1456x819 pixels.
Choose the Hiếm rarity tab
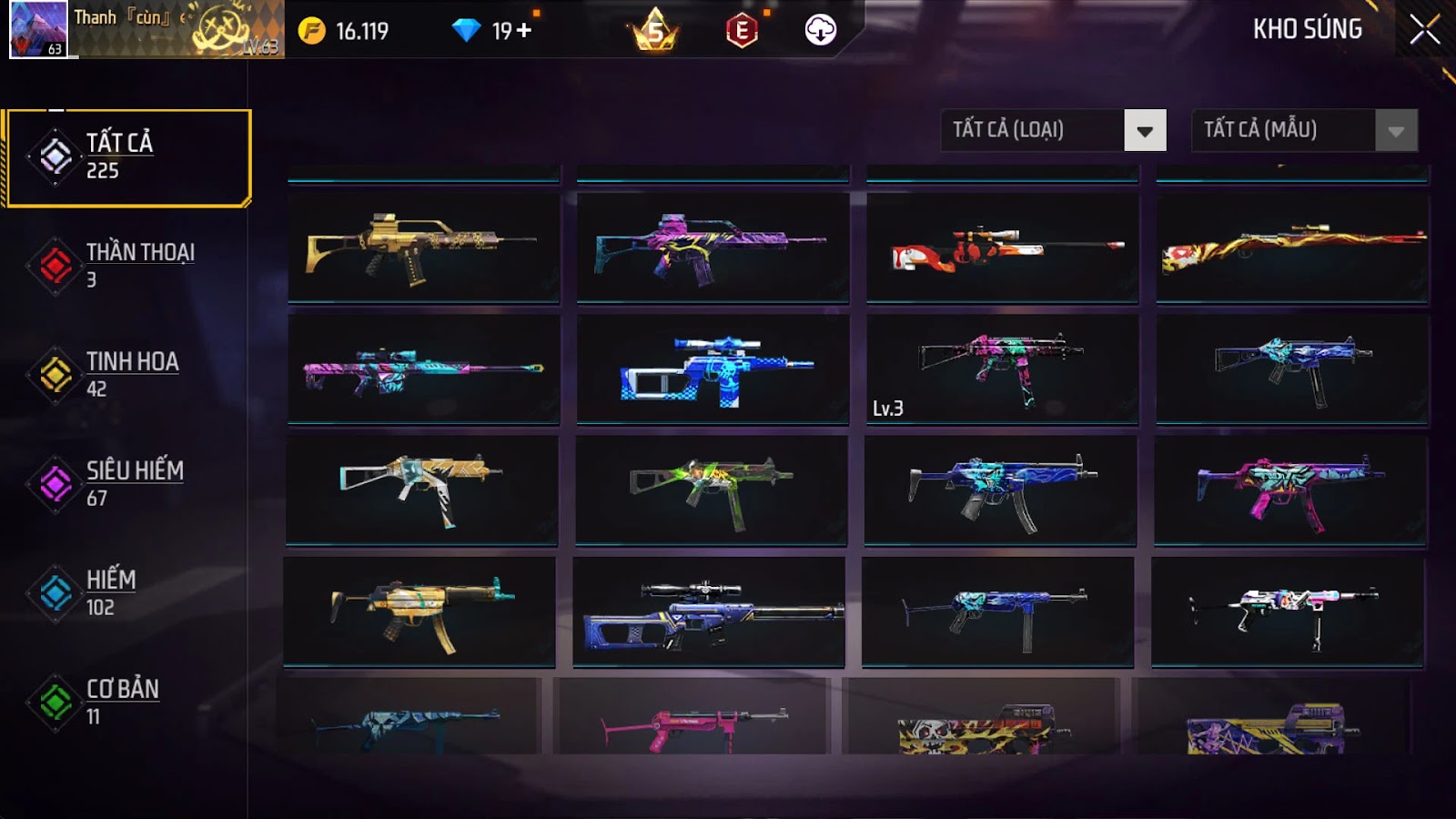click(127, 592)
